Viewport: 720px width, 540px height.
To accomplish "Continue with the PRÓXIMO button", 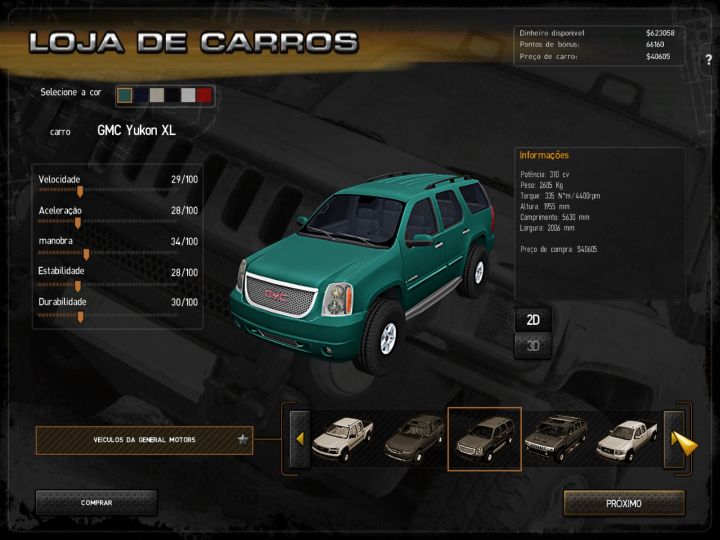I will coord(624,503).
